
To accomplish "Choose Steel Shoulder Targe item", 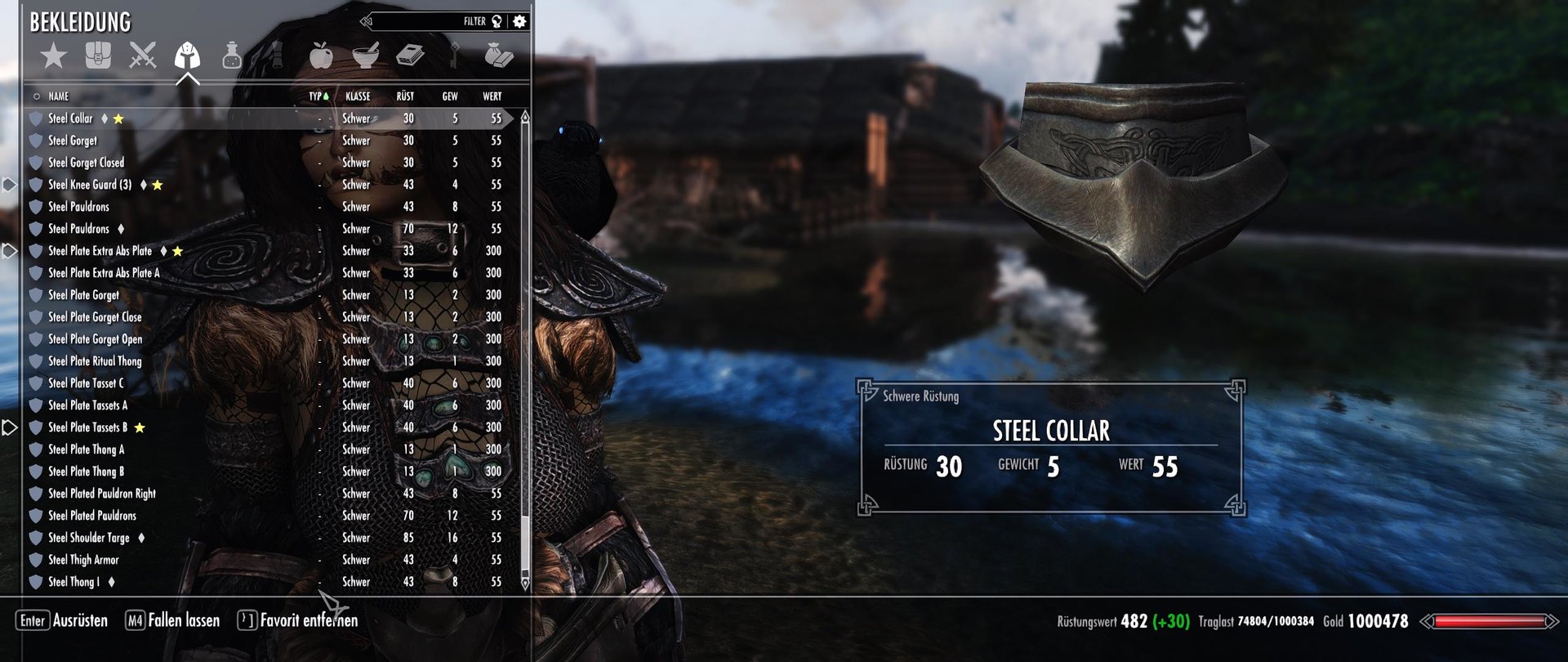I will (x=88, y=538).
